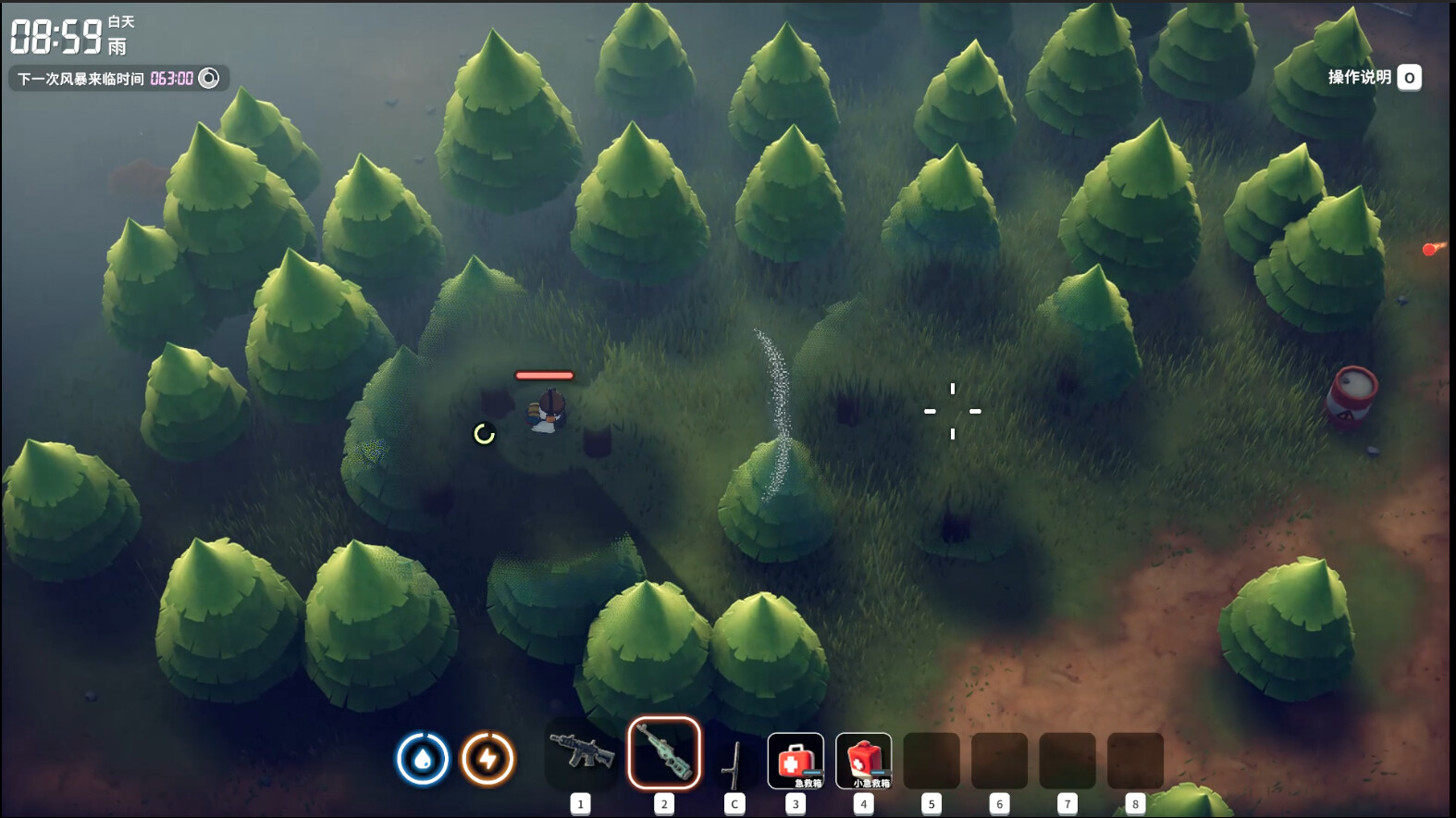Use the 小急救箱 small medkit
This screenshot has width=1456, height=818.
click(x=863, y=761)
